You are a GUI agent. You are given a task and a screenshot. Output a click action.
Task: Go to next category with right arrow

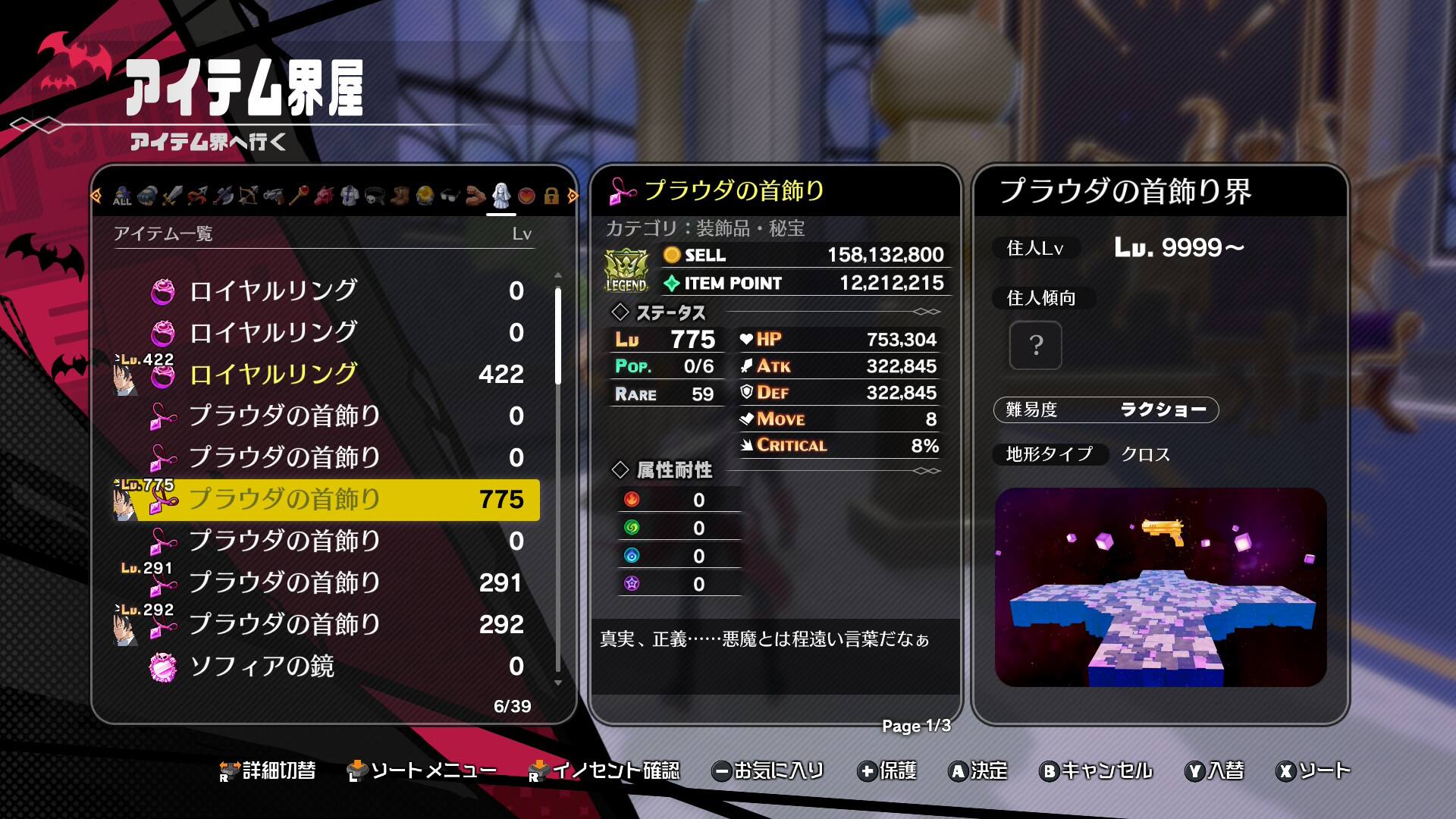(573, 196)
